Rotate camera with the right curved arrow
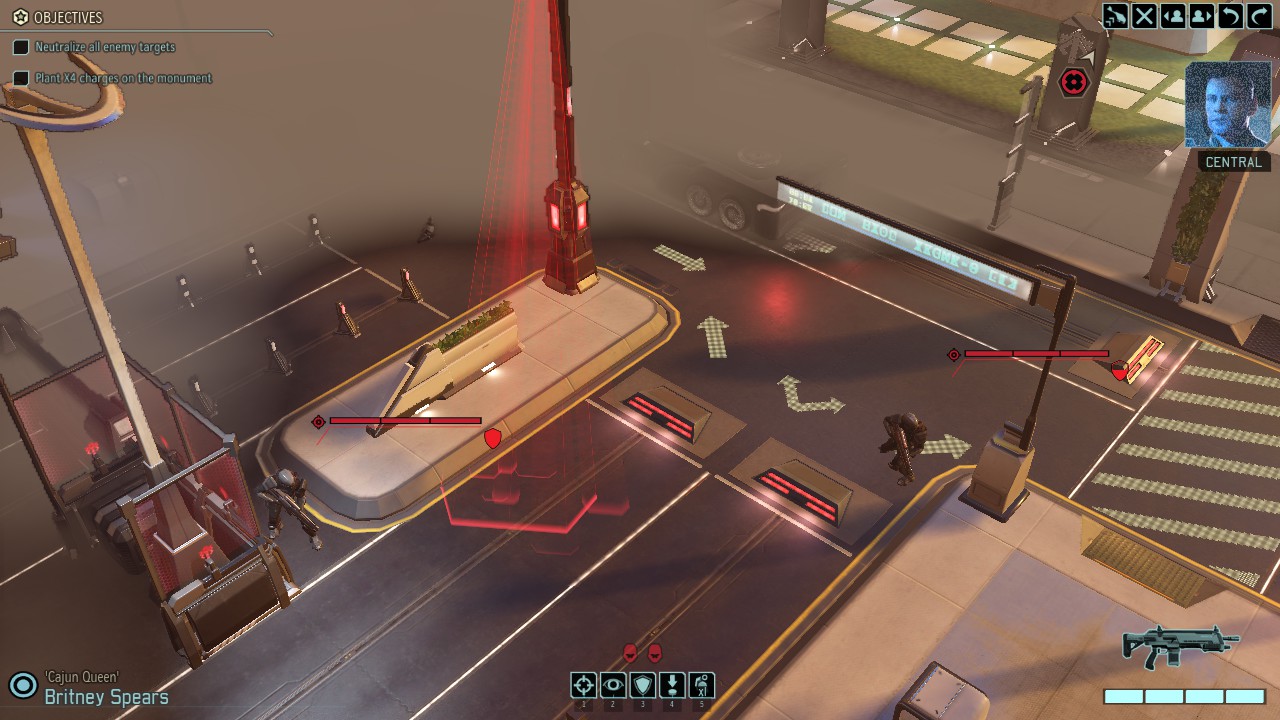Viewport: 1280px width, 720px height. pyautogui.click(x=1260, y=16)
